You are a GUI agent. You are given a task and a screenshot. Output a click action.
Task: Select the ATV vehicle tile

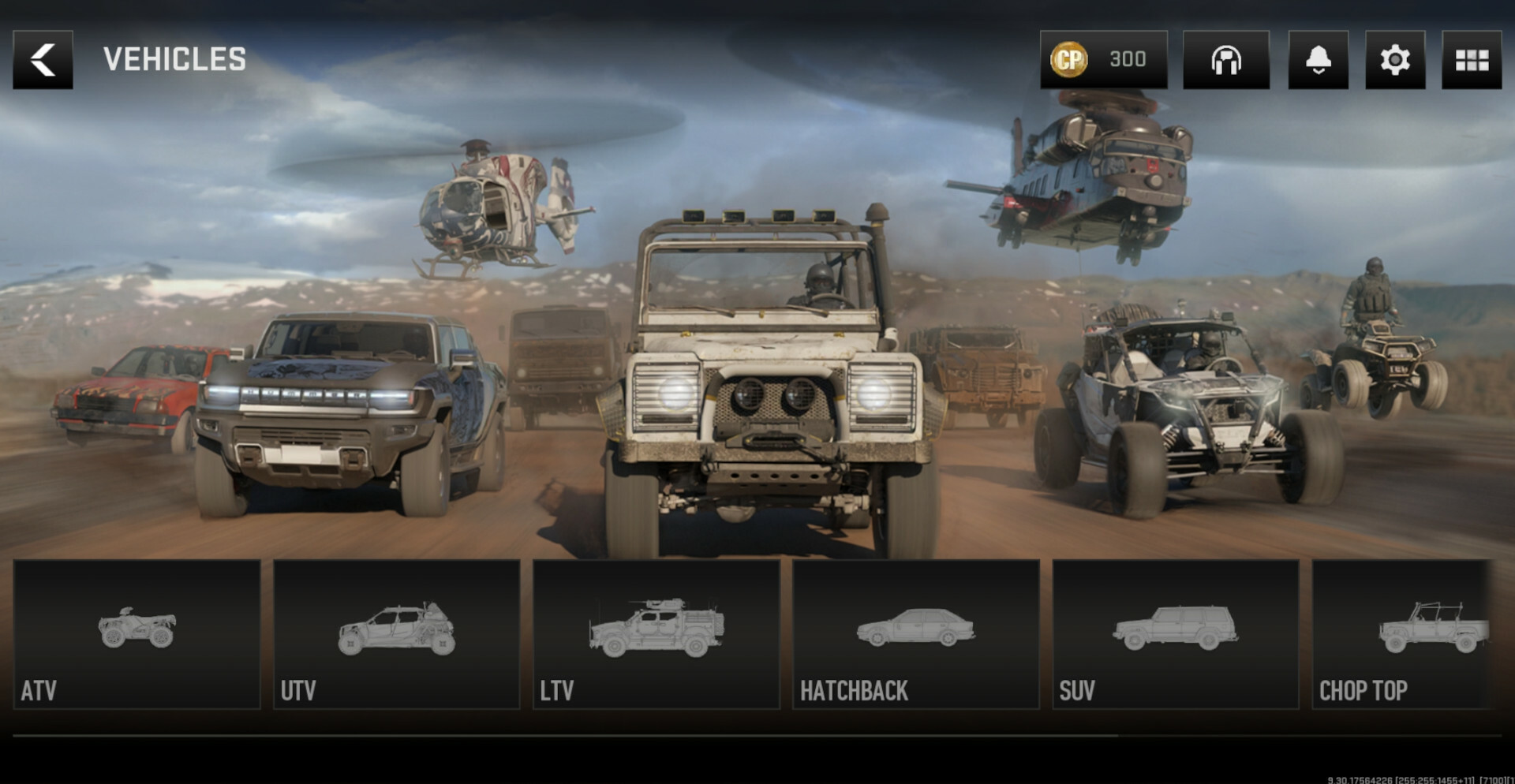coord(137,634)
